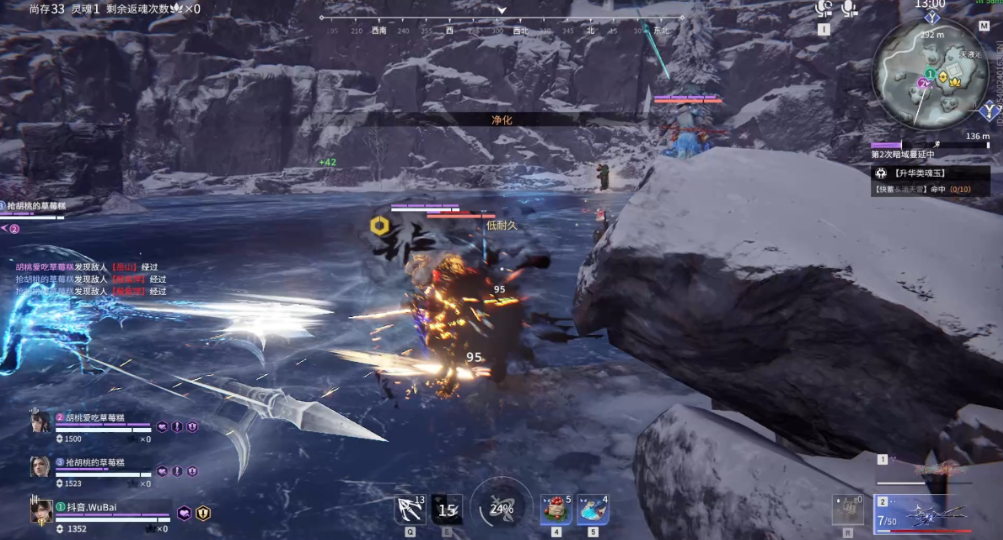Select teammate 胡桃爱吃草莓糕 portrait
Viewport: 1003px width, 540px height.
pyautogui.click(x=40, y=423)
